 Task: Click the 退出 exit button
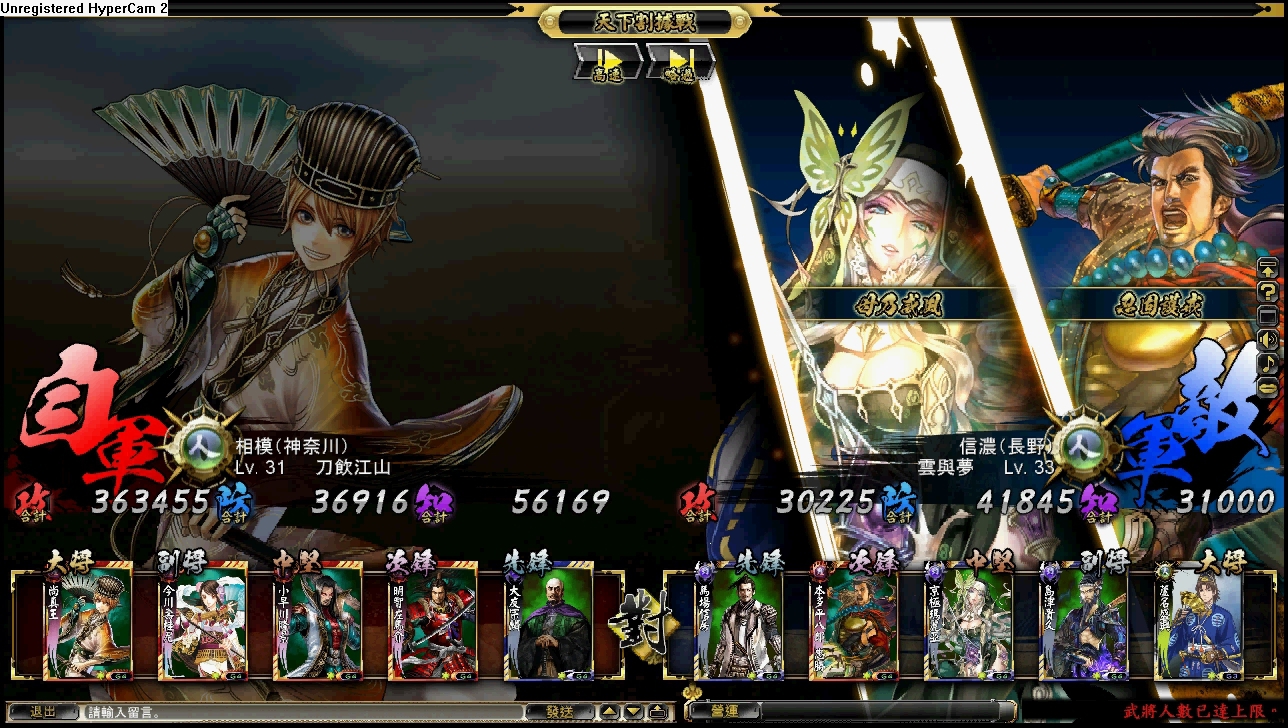click(43, 712)
